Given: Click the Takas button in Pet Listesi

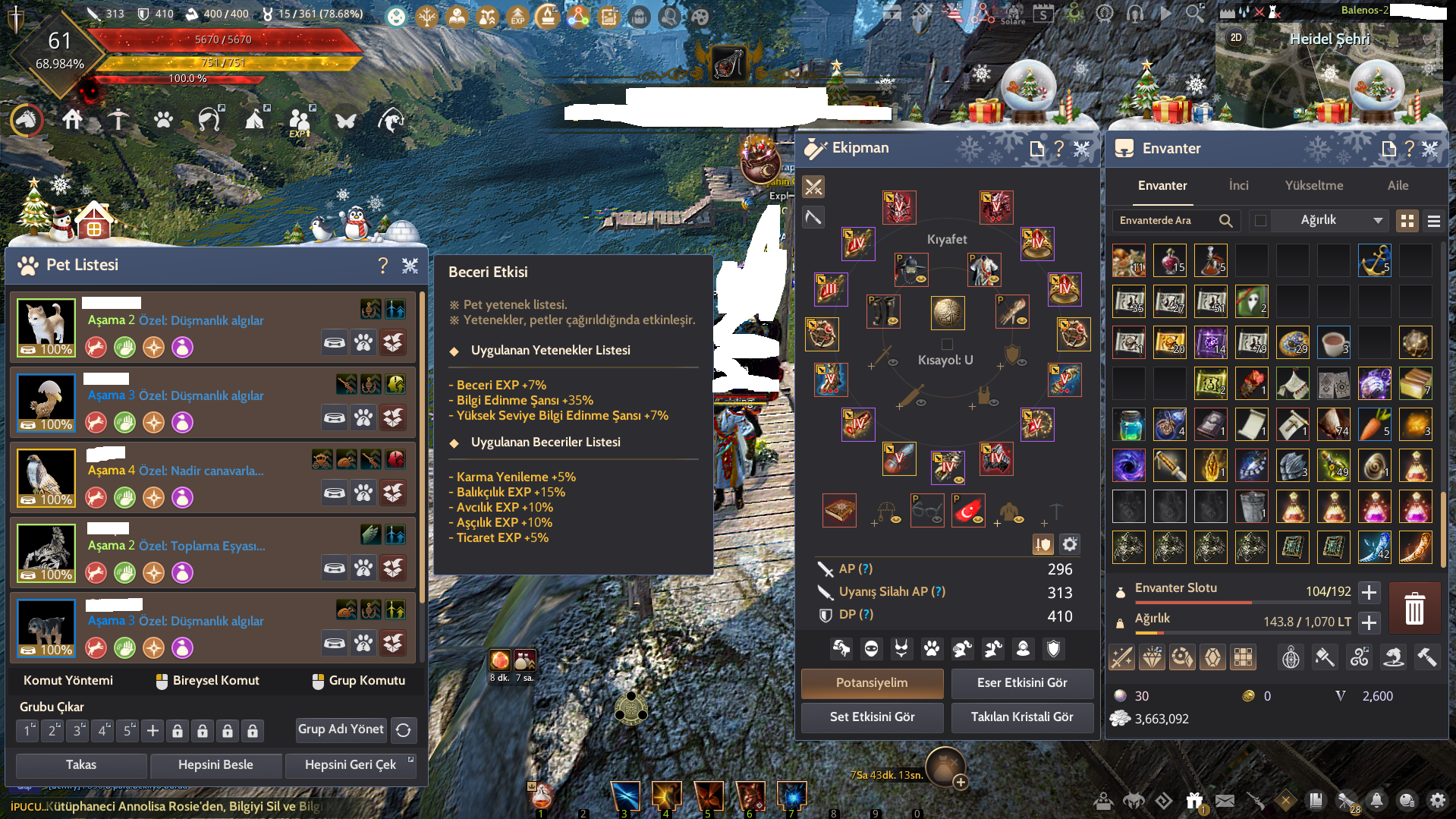Looking at the screenshot, I should (x=81, y=764).
